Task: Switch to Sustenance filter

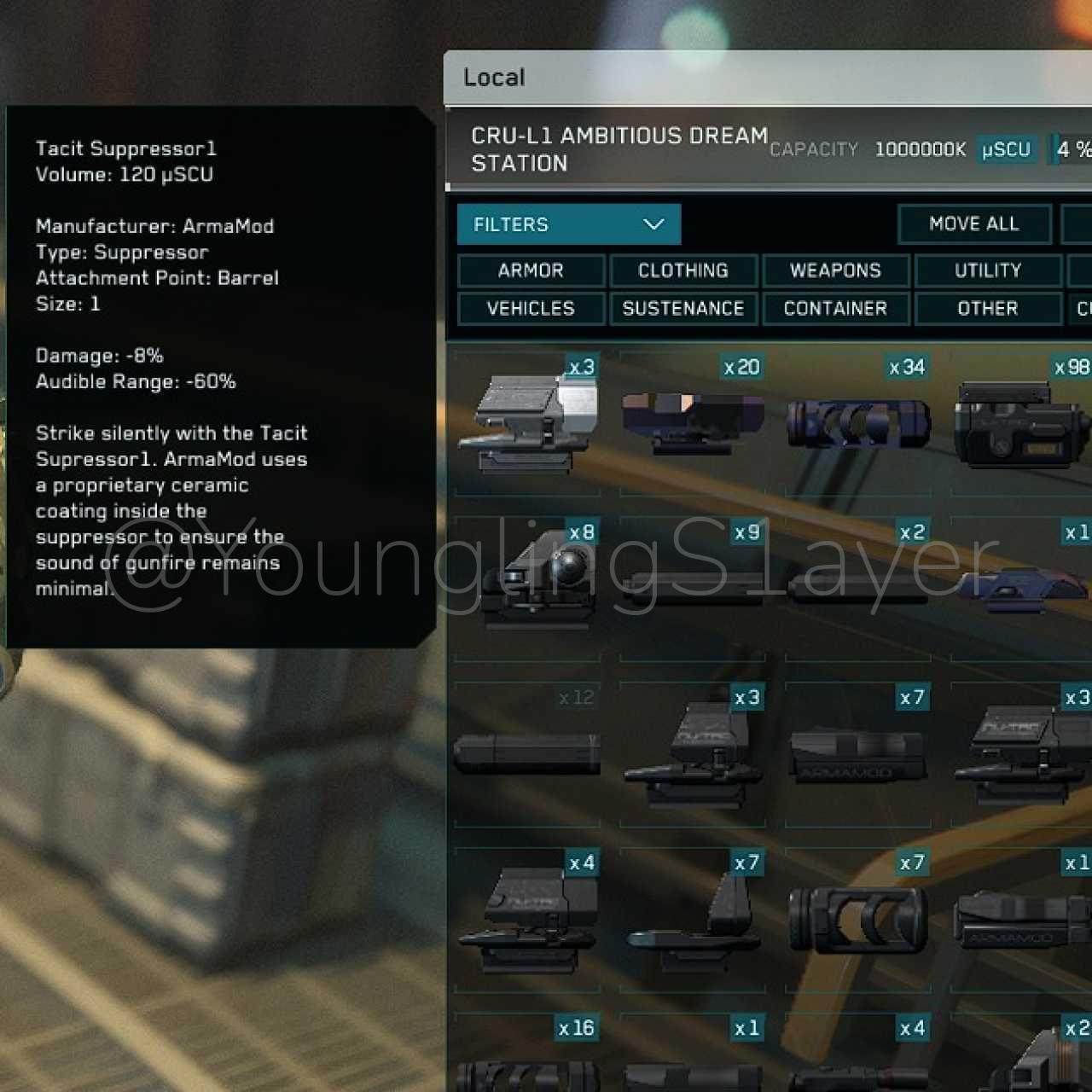Action: click(683, 308)
